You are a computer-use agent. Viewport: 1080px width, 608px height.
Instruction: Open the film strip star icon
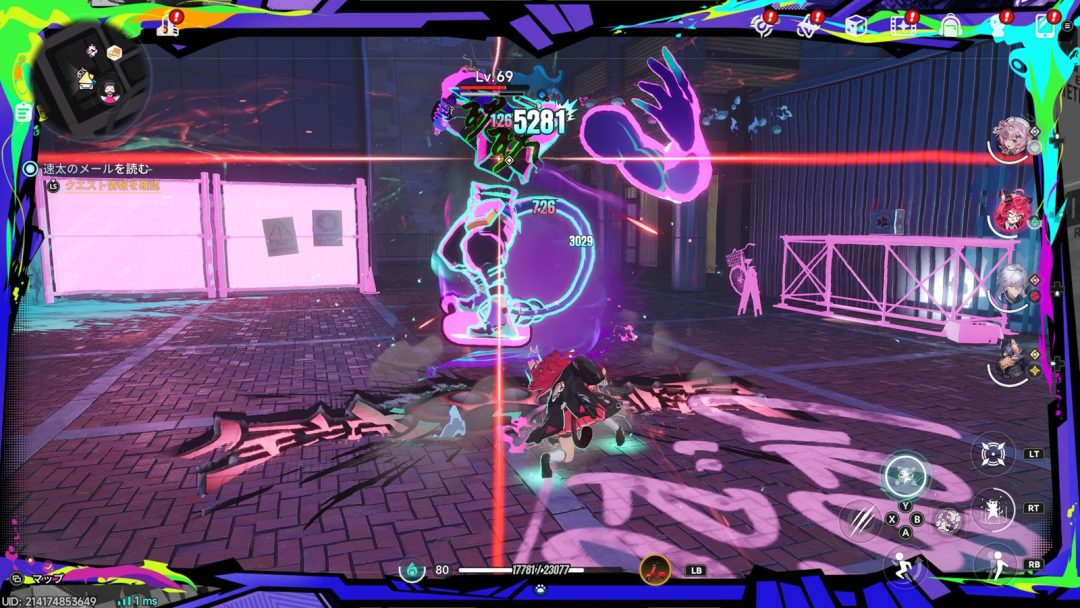click(902, 26)
